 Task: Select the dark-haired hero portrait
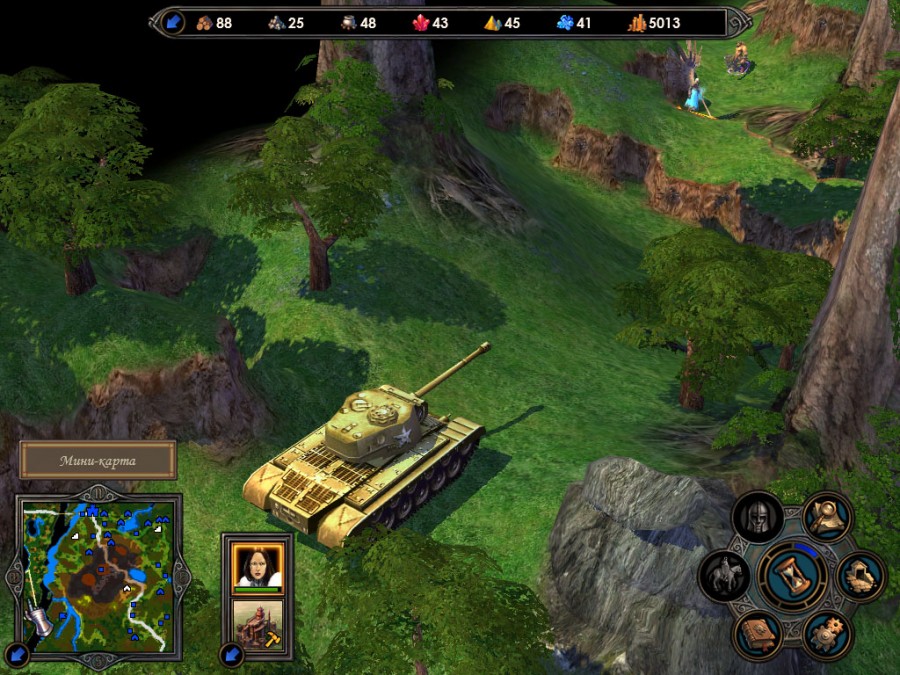pos(258,565)
